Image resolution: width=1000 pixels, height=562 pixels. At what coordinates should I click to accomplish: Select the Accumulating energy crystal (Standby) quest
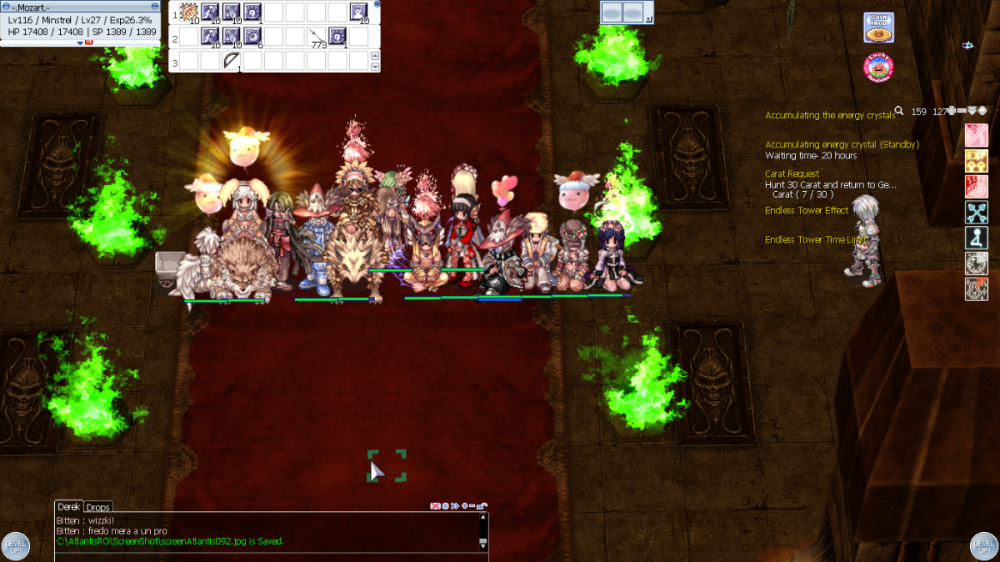point(841,144)
